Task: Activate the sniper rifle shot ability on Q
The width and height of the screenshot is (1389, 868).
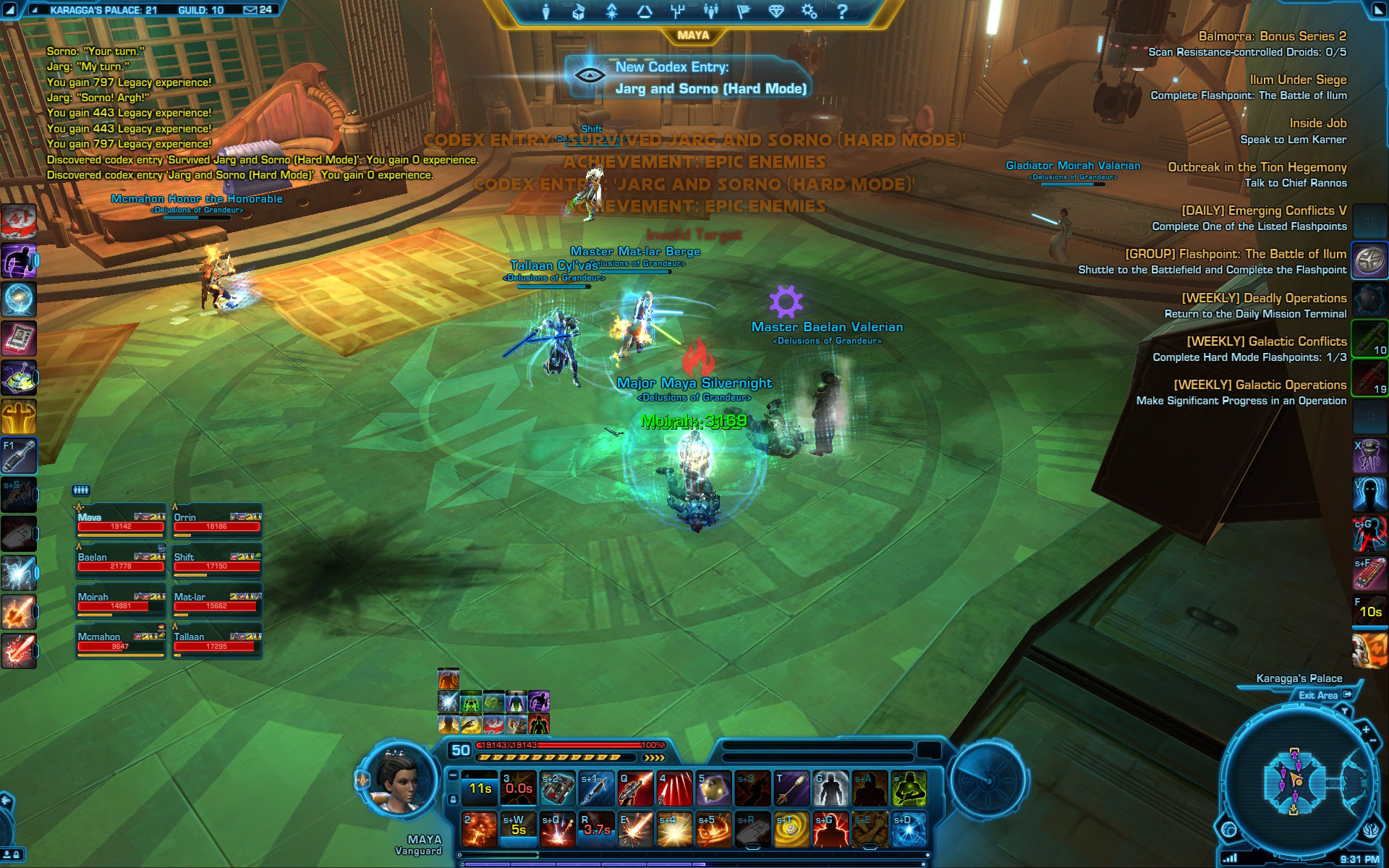Action: pyautogui.click(x=635, y=788)
